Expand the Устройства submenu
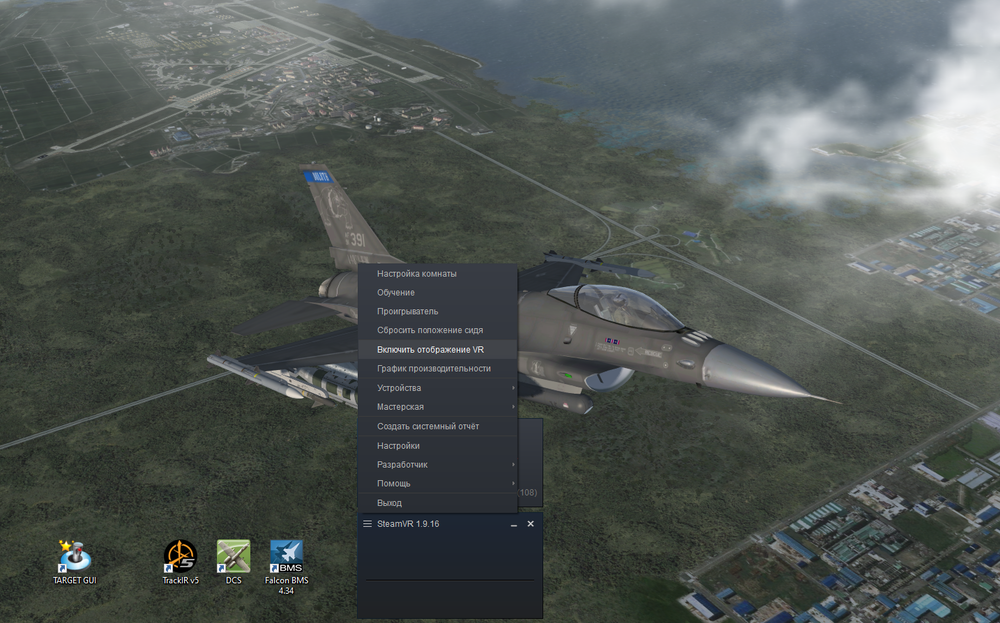 (x=399, y=388)
